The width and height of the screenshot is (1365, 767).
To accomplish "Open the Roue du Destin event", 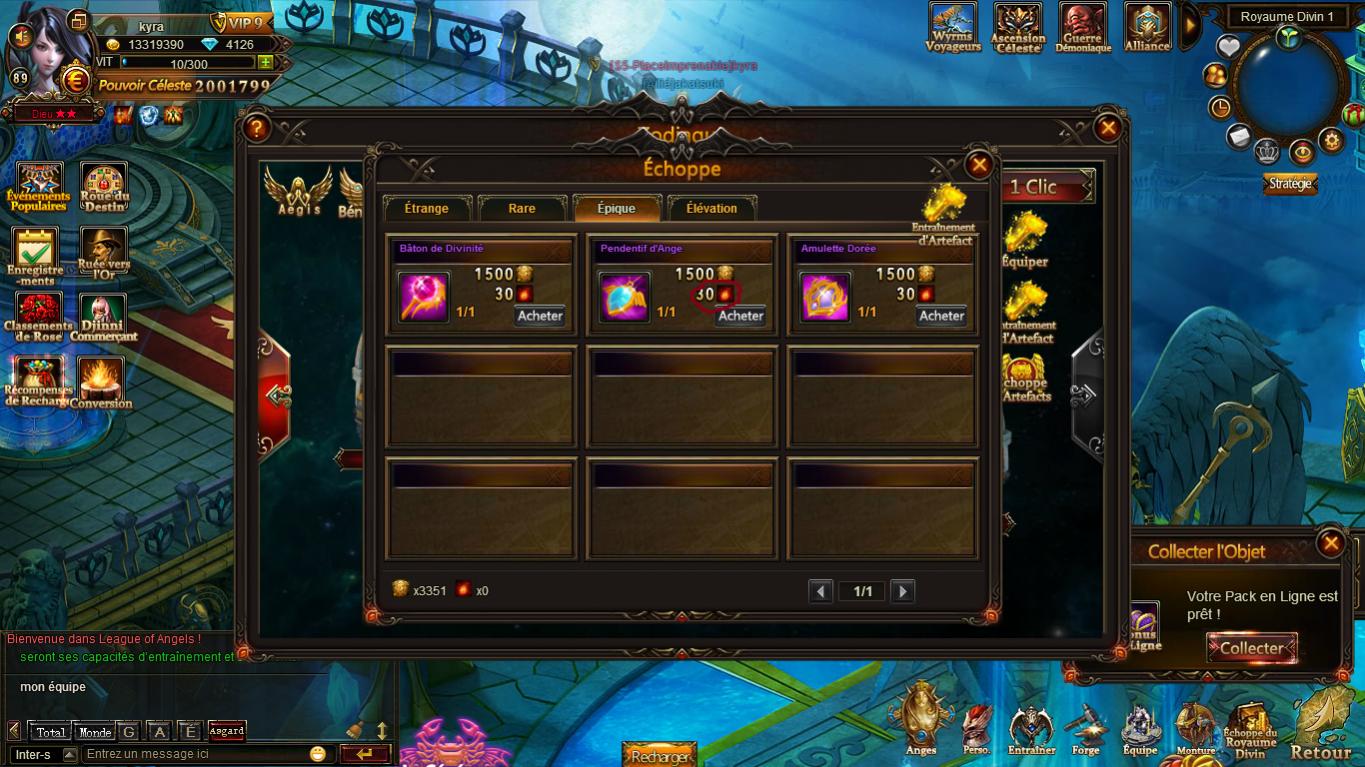I will [104, 187].
